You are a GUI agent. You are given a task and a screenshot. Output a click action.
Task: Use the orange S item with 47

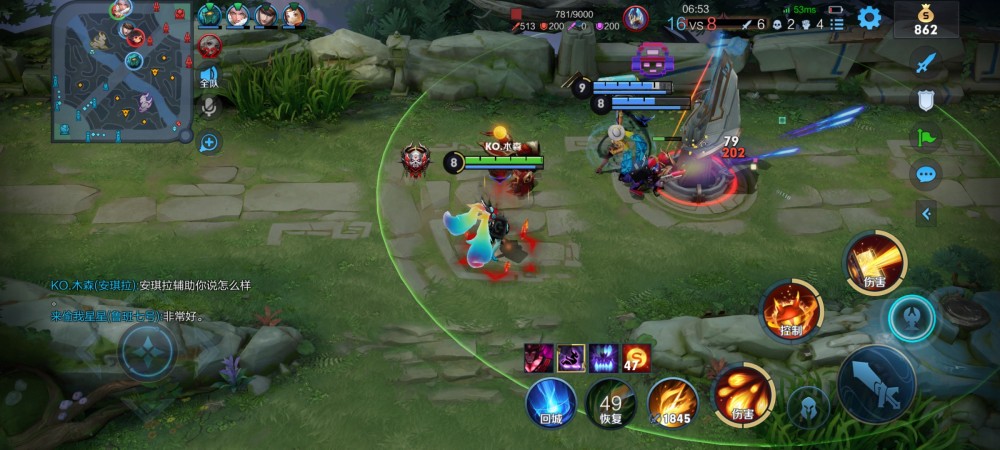pyautogui.click(x=636, y=357)
